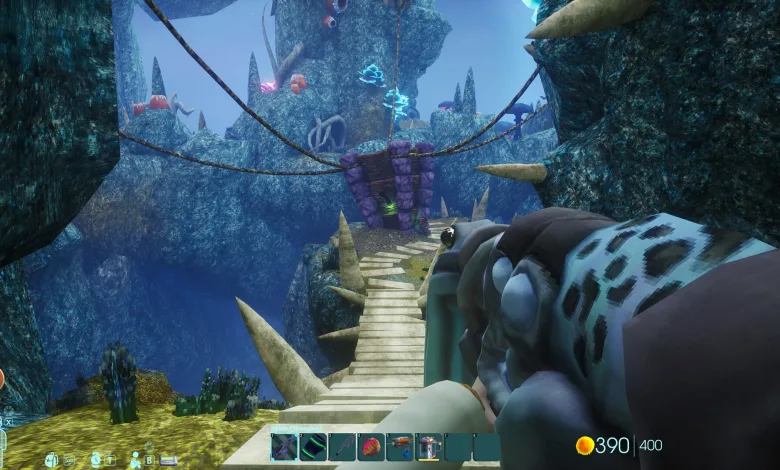
Task: Equip the orange gun from the hotbar
Action: coord(401,446)
